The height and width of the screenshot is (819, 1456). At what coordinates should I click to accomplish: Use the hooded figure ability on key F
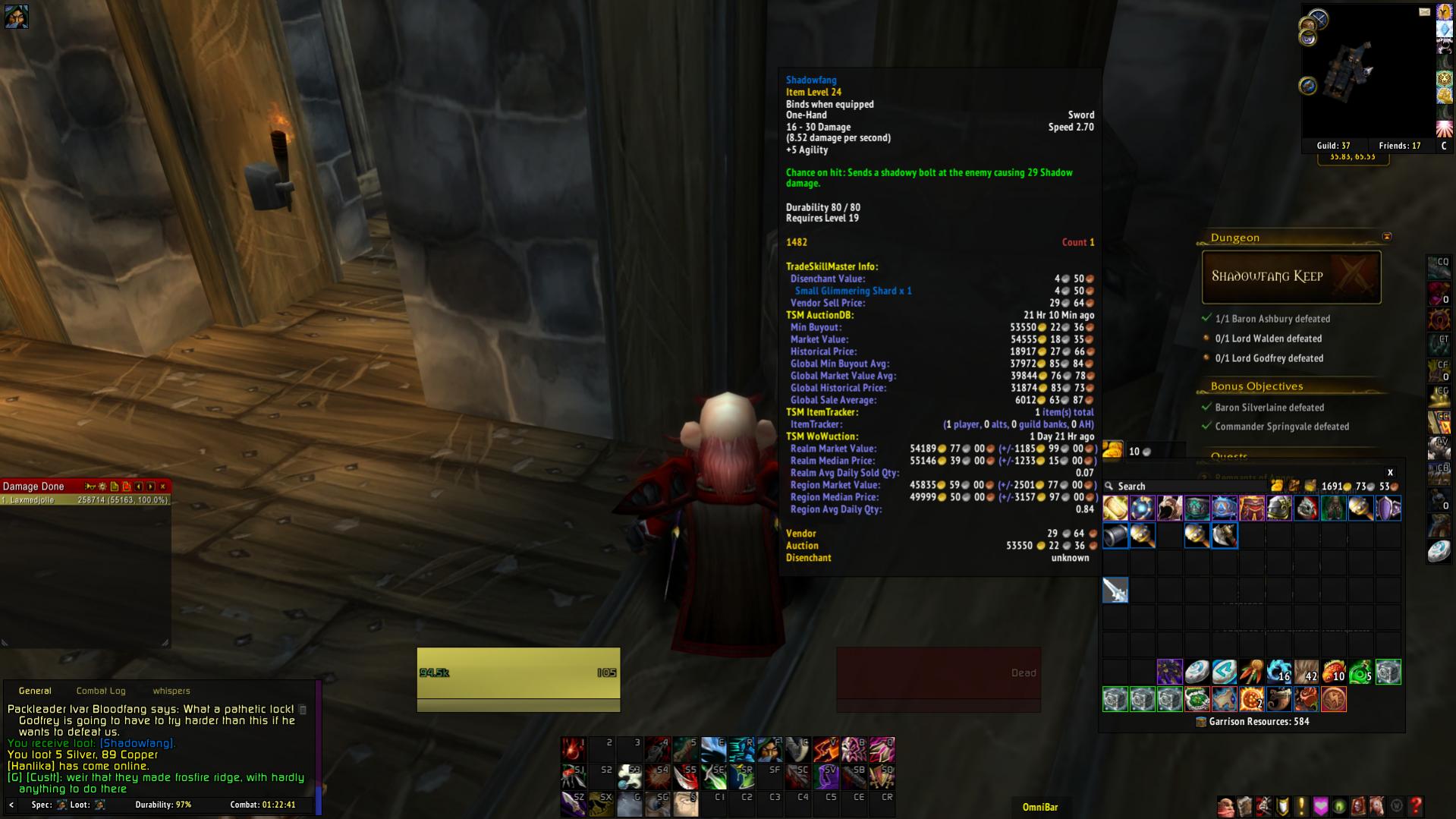769,749
